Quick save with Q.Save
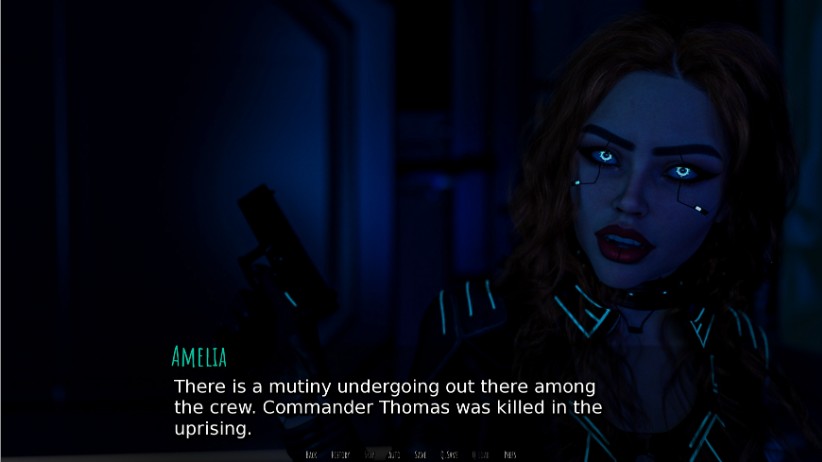Viewport: 822px width, 462px height. (x=449, y=455)
